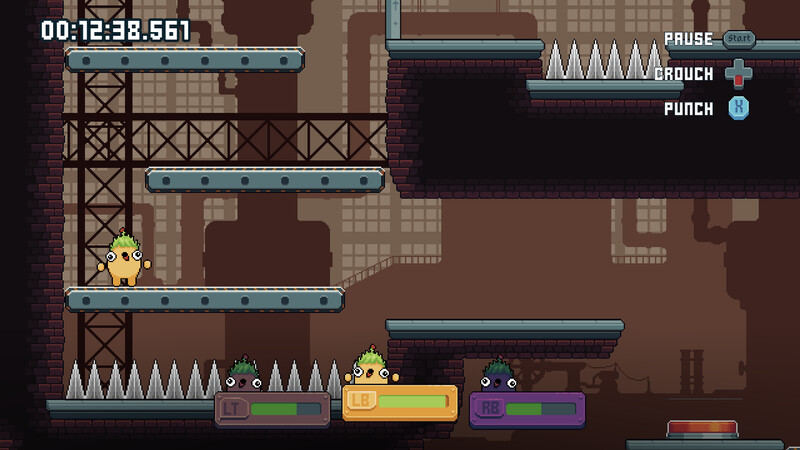This screenshot has width=800, height=450.
Task: Select the brown LT character panel
Action: [272, 409]
